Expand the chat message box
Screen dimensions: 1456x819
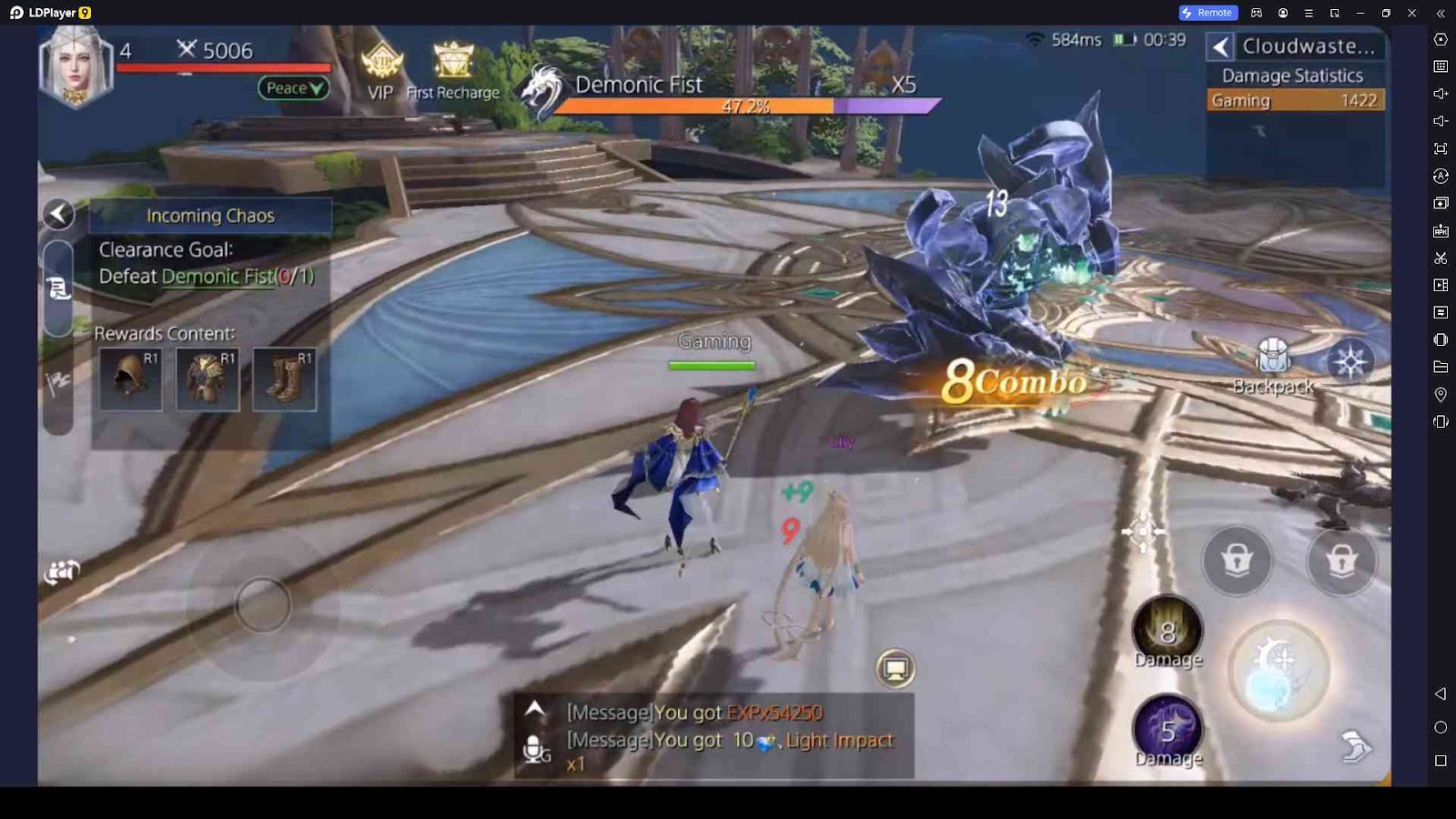coord(535,708)
